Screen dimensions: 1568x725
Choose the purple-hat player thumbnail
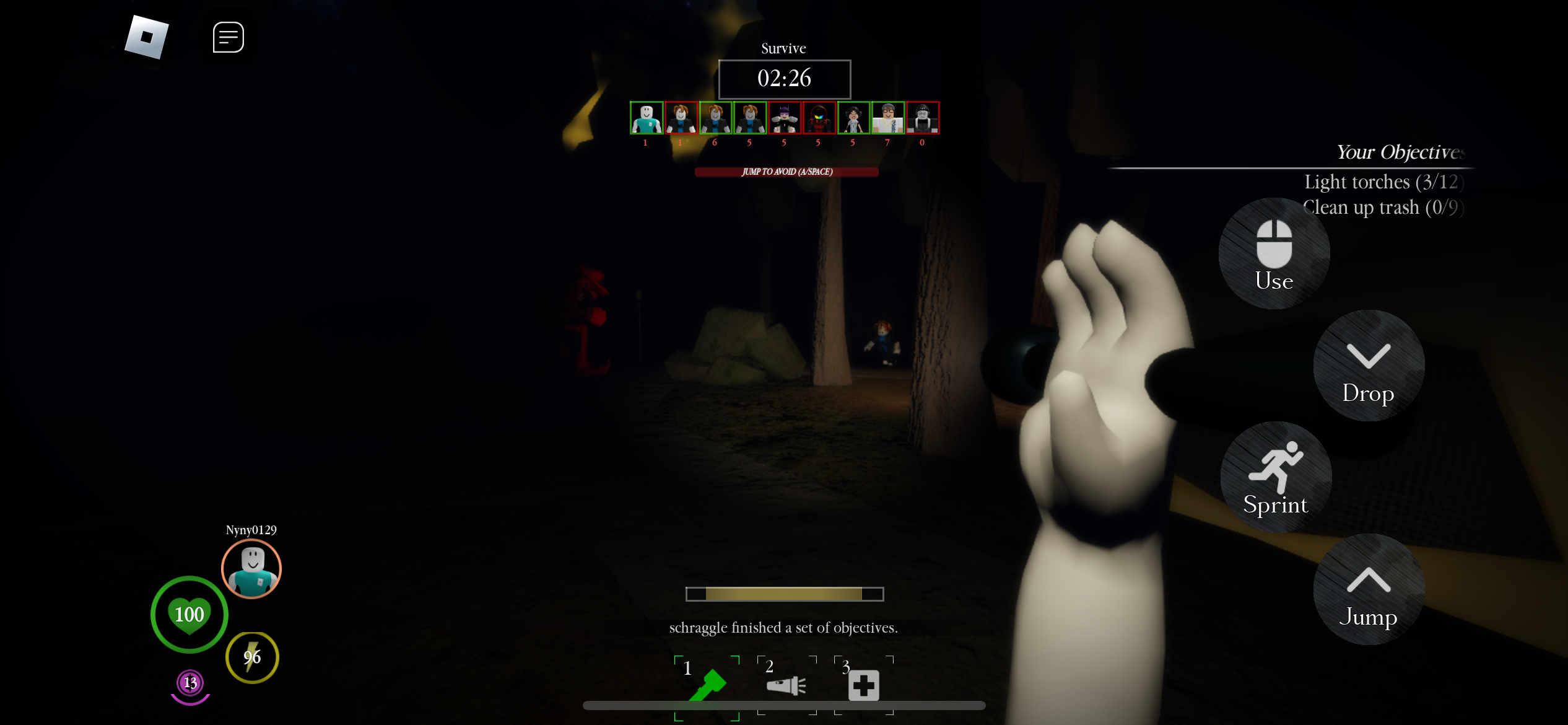tap(784, 118)
